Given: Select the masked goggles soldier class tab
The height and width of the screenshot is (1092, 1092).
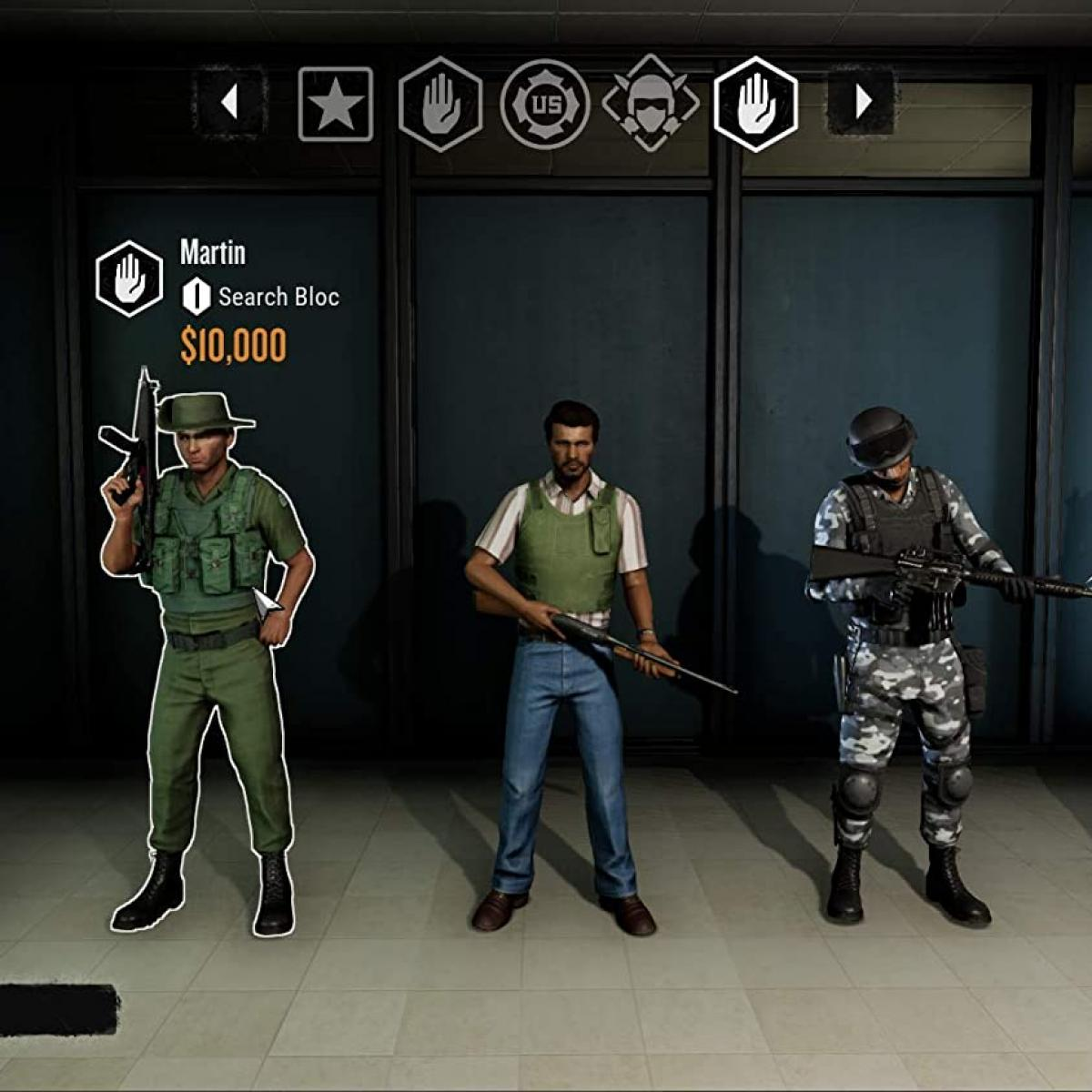Looking at the screenshot, I should (x=651, y=105).
